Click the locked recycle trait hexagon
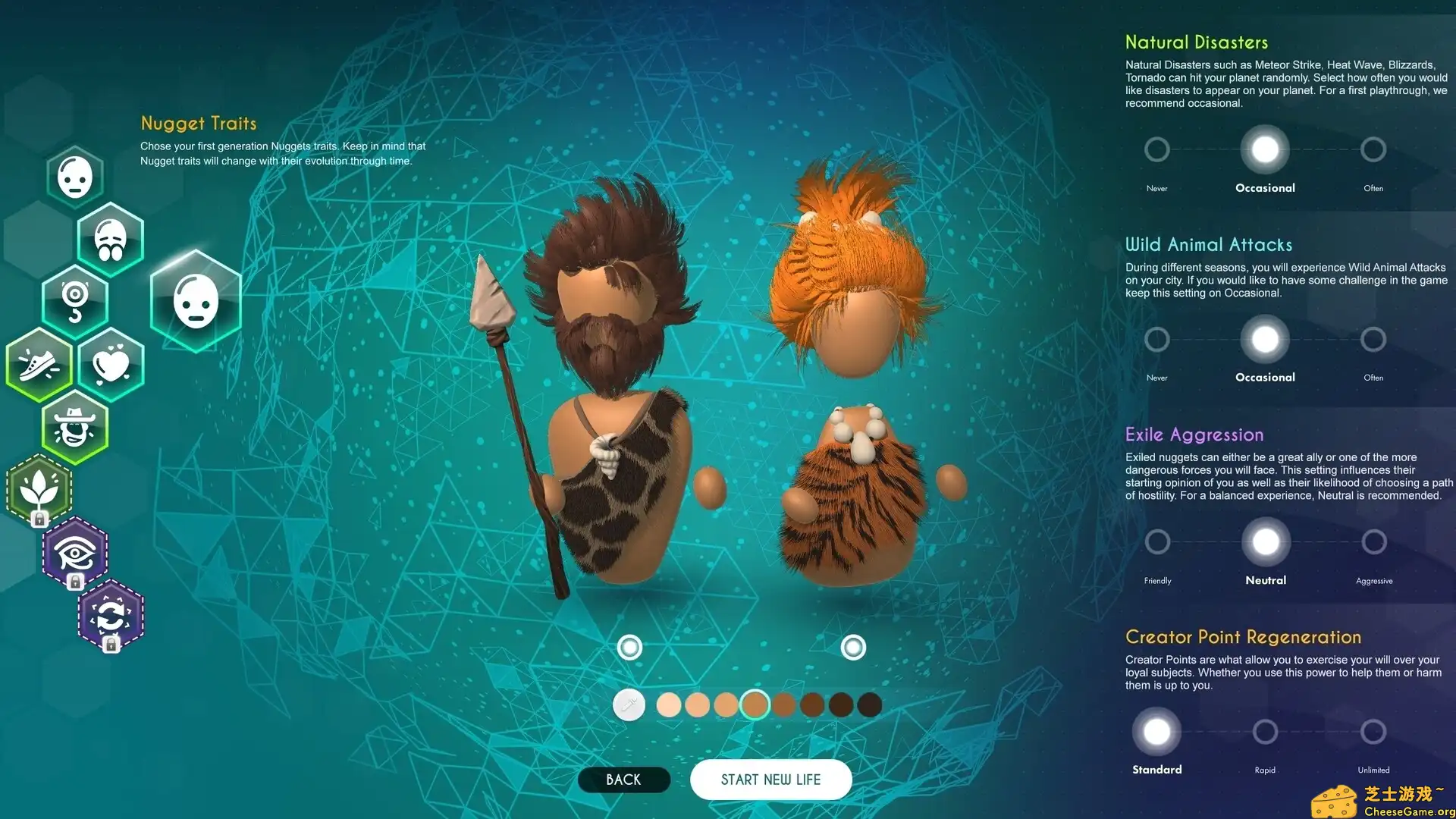This screenshot has width=1456, height=819. (110, 616)
